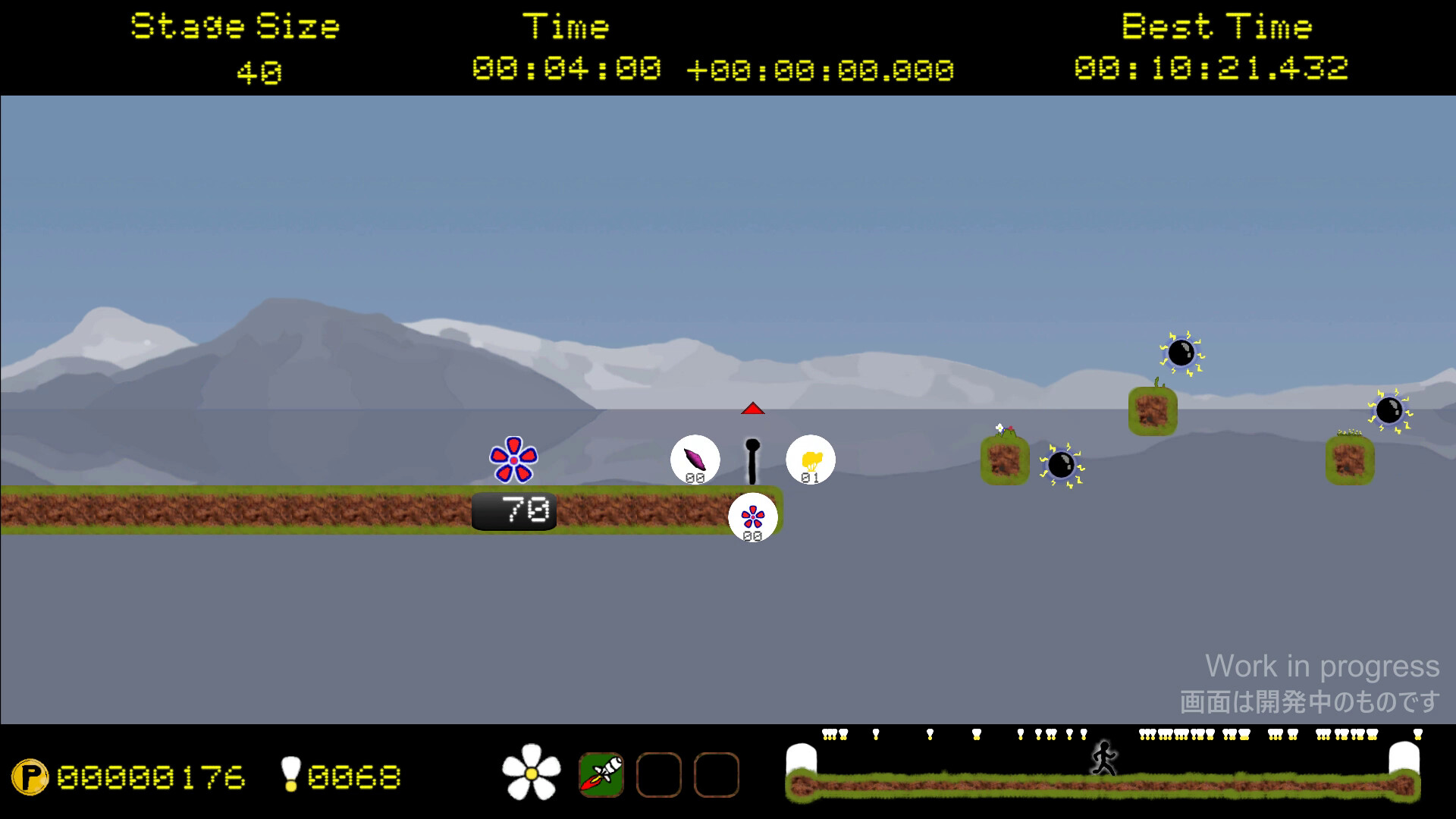The height and width of the screenshot is (819, 1456).
Task: Click the blue-red flower emblem above the 70 sign
Action: (514, 457)
